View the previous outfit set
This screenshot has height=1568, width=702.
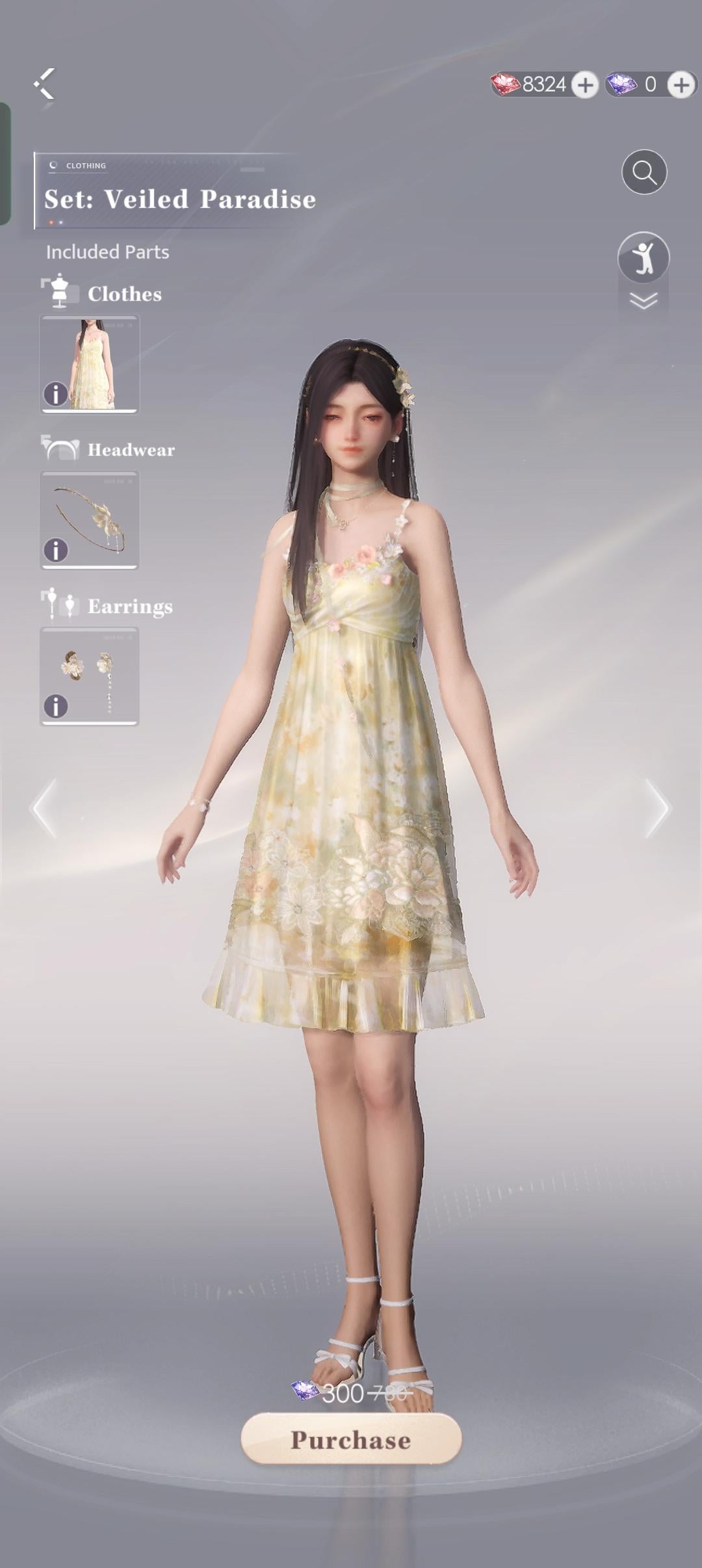pyautogui.click(x=44, y=808)
